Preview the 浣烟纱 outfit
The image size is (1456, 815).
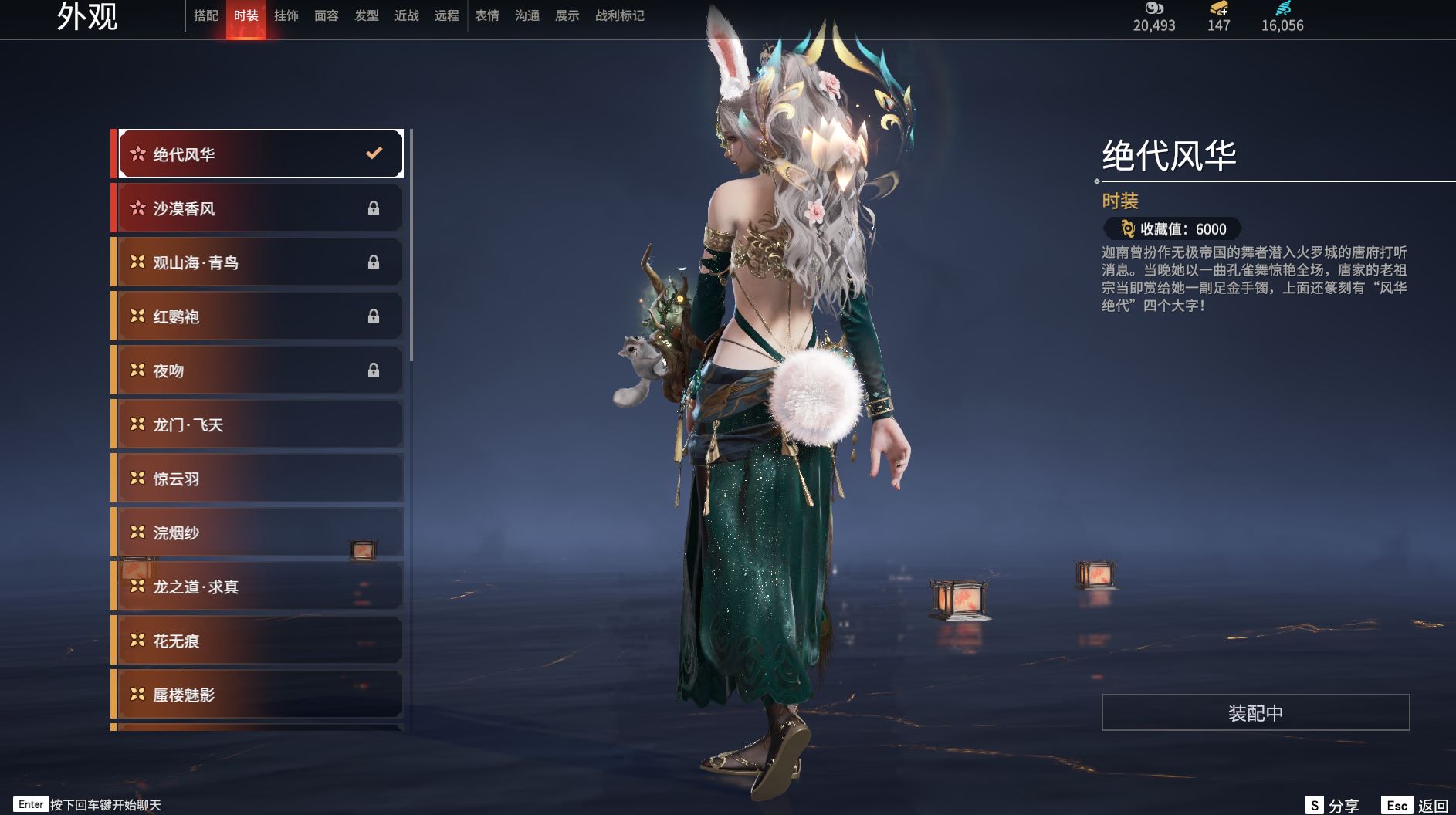(259, 533)
